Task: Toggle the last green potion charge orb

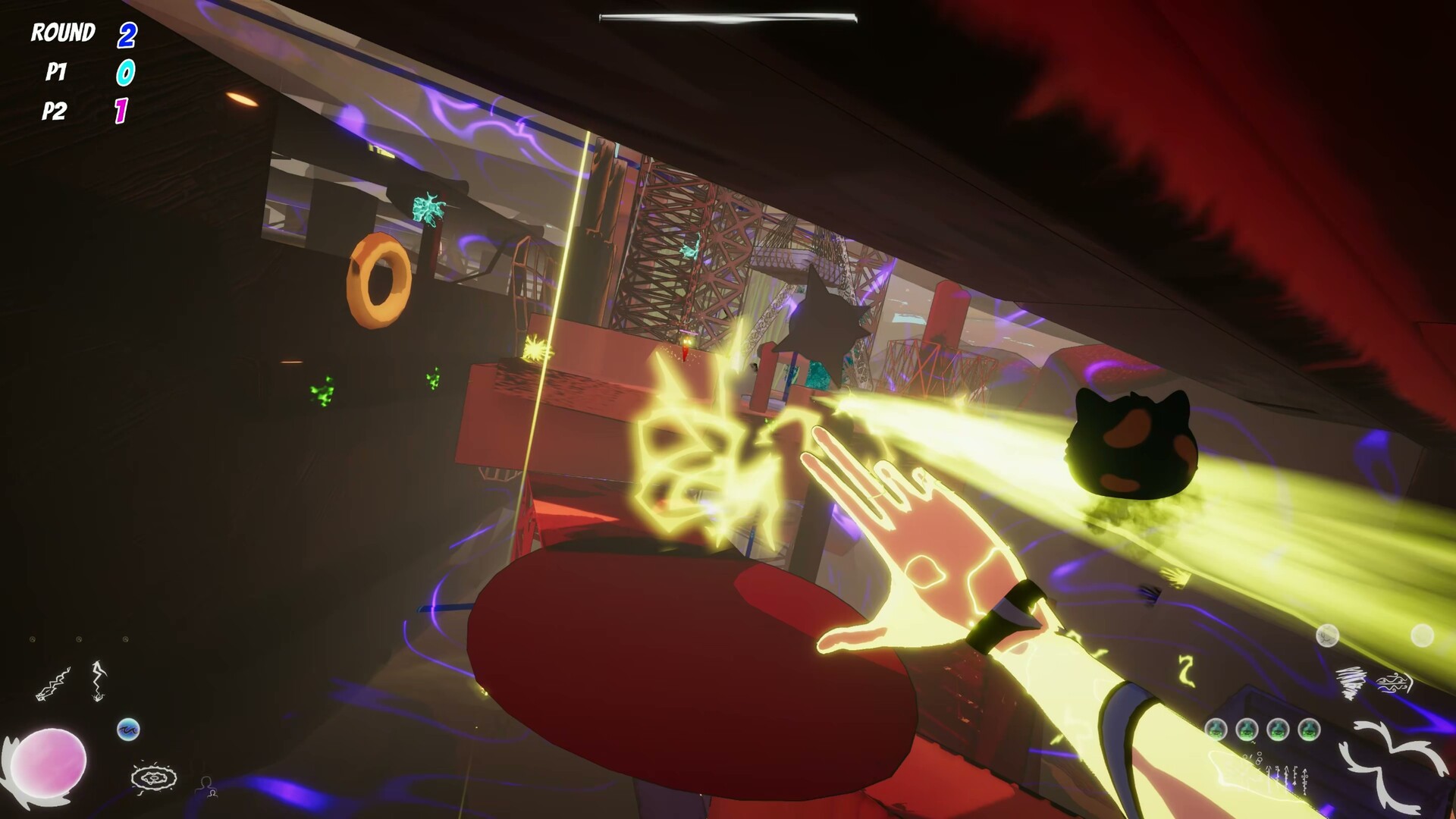Action: click(x=1309, y=730)
